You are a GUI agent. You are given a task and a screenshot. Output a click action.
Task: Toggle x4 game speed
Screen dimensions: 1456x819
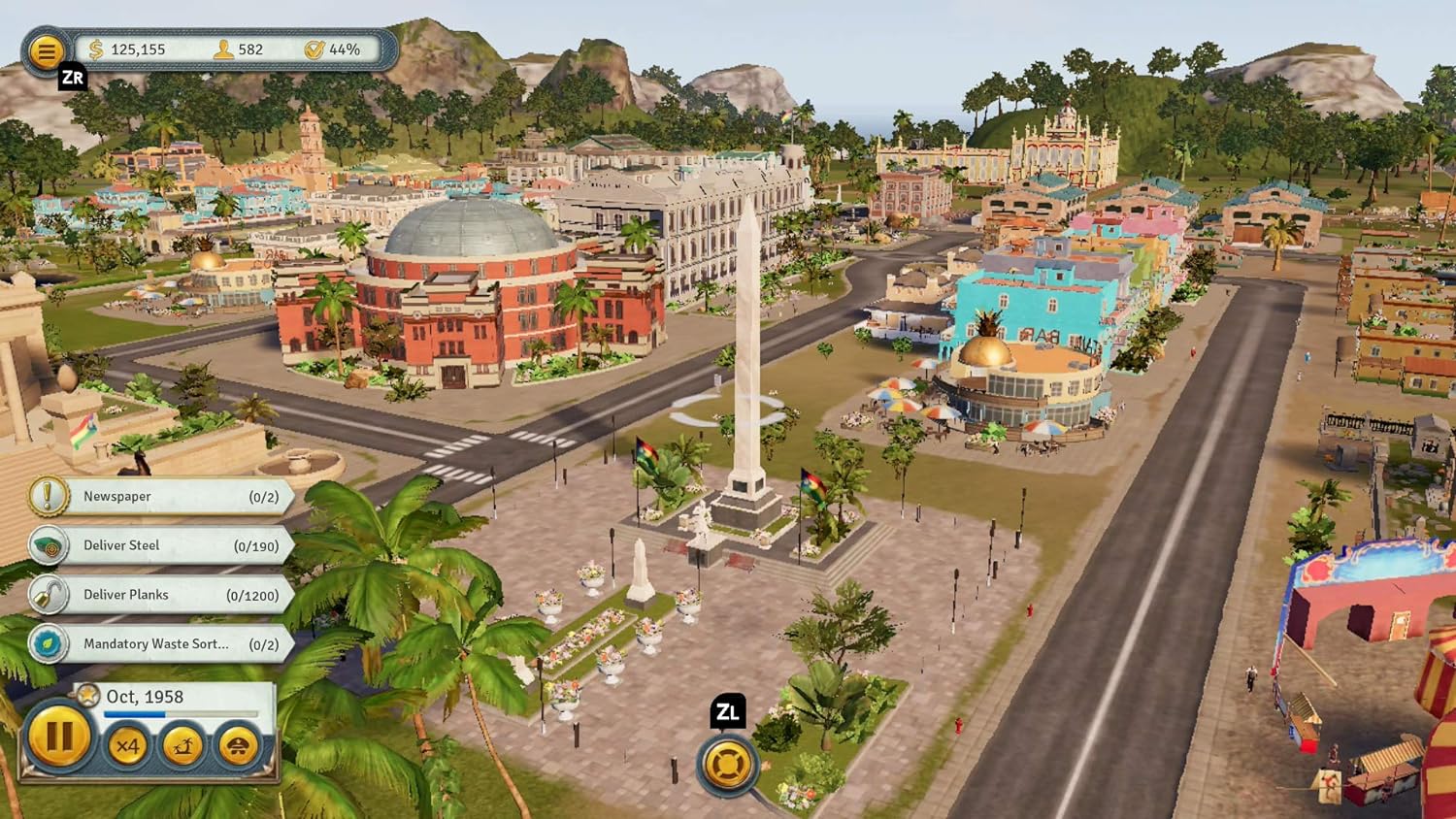pyautogui.click(x=128, y=747)
